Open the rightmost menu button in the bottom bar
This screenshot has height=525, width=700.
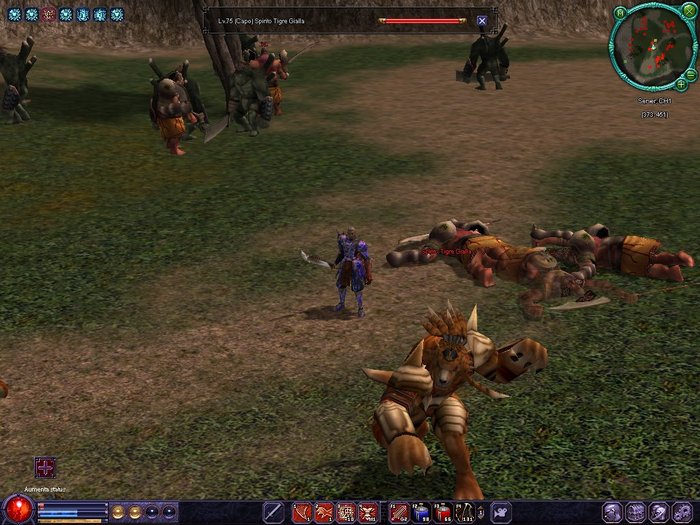point(684,512)
